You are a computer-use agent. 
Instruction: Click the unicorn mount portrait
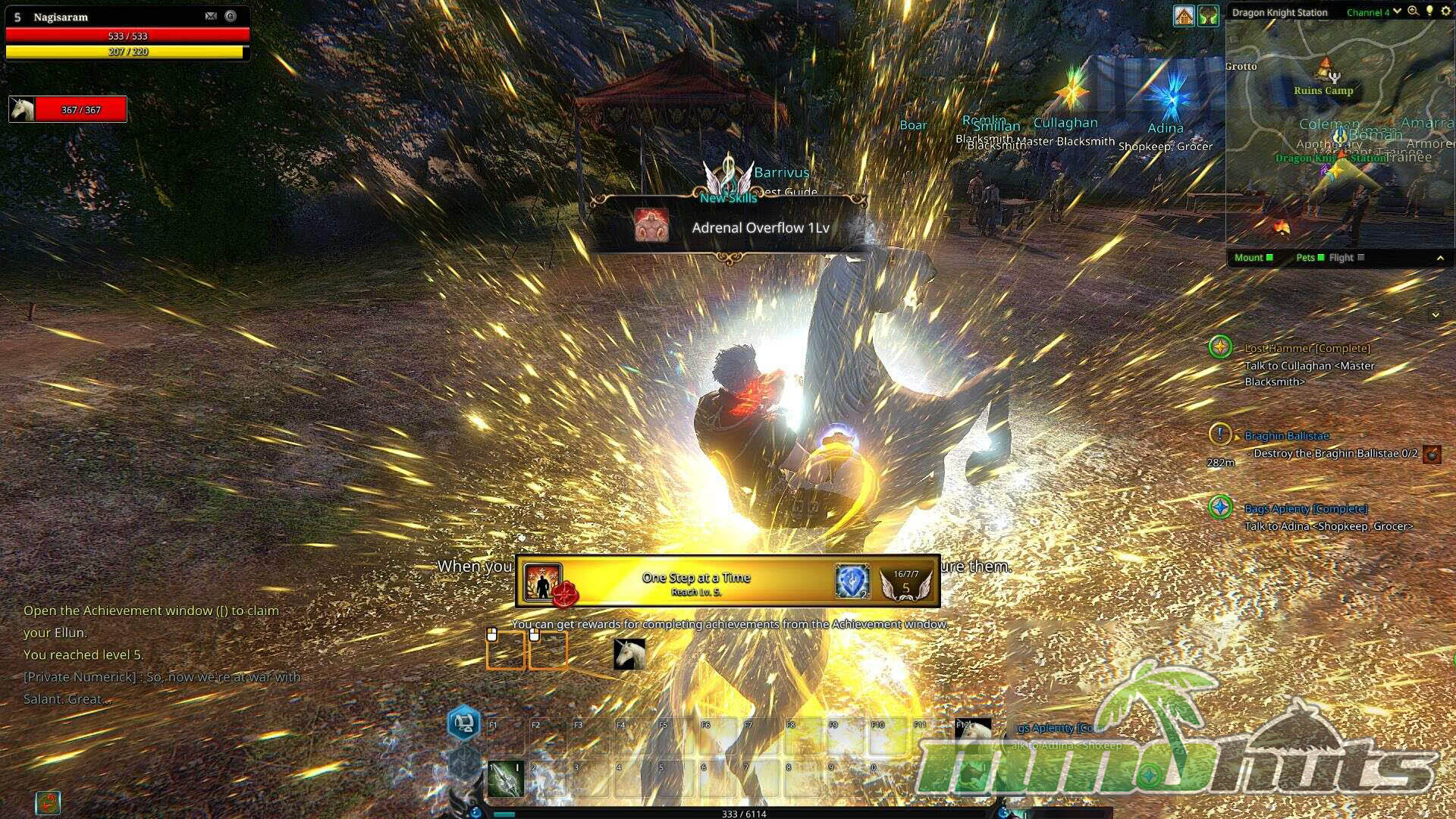(22, 109)
